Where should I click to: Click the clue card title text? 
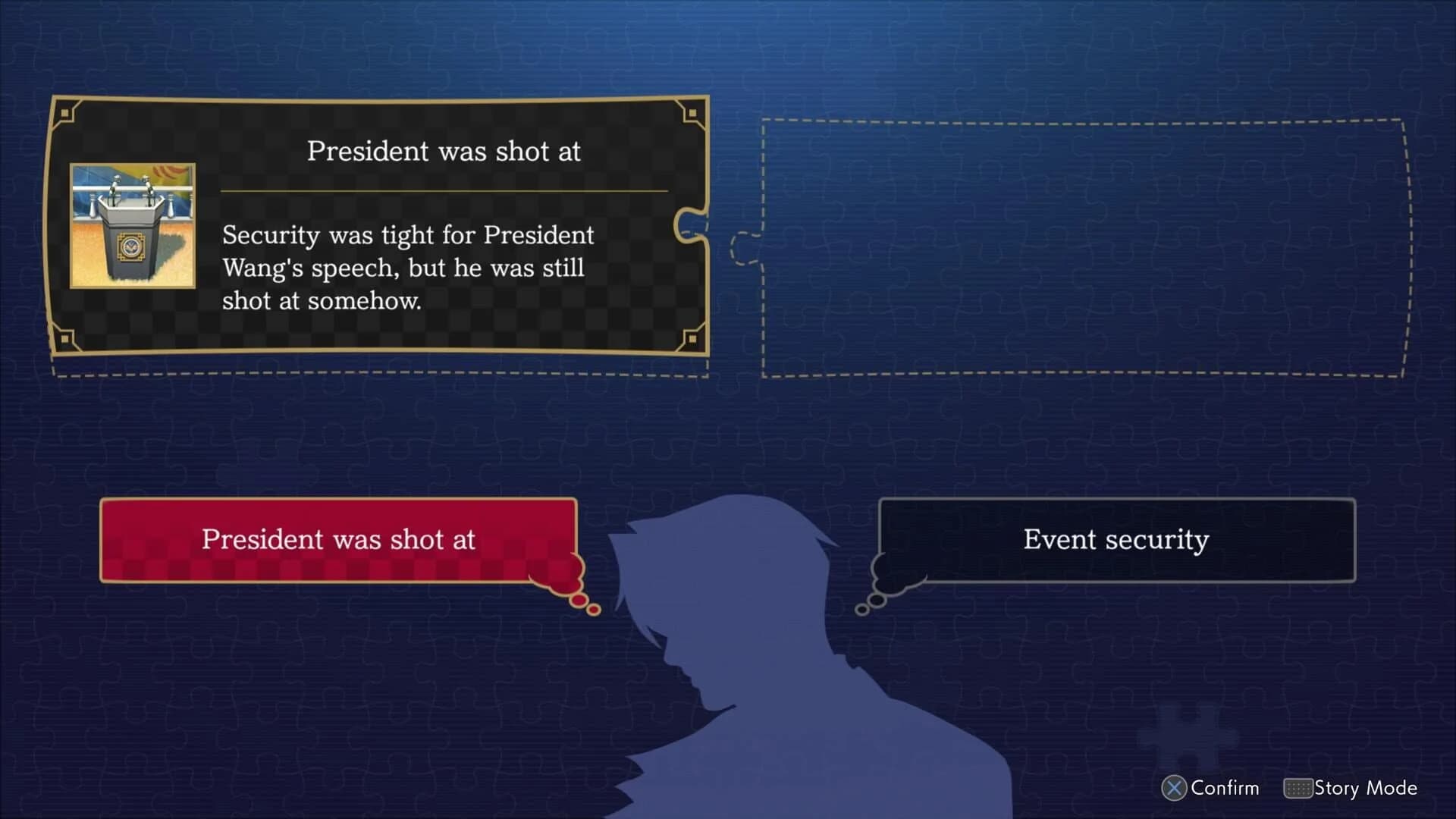443,151
